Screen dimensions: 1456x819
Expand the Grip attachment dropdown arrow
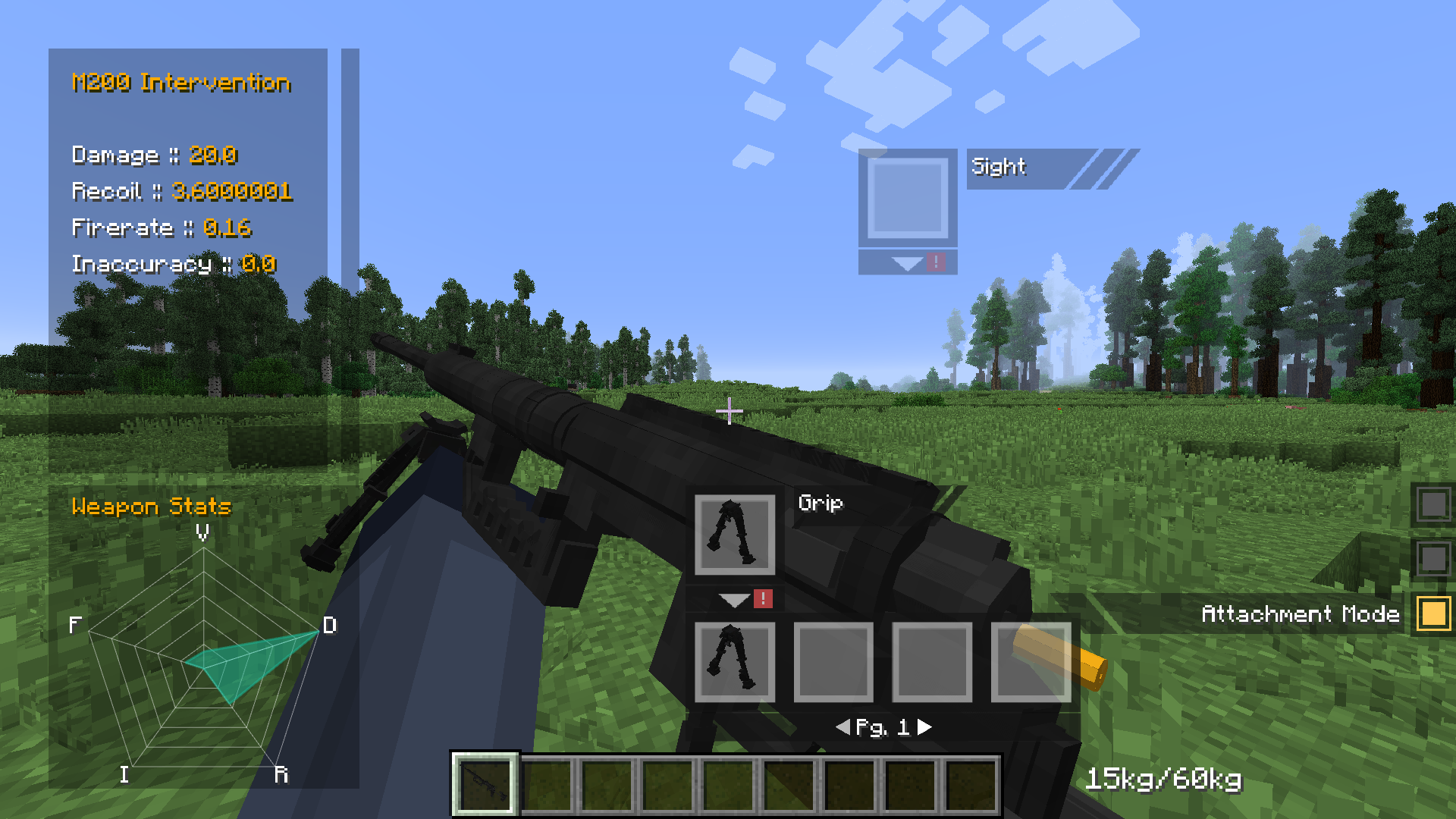[733, 599]
